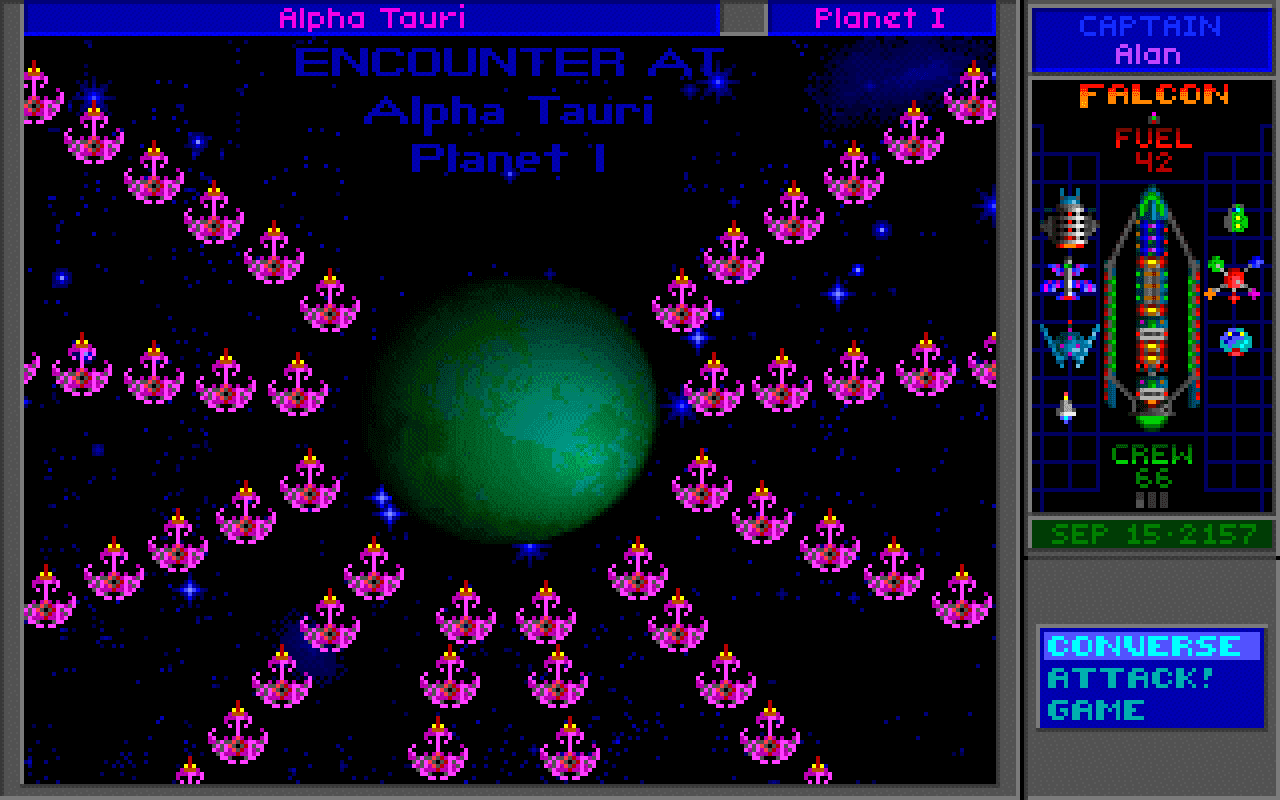The height and width of the screenshot is (800, 1280).
Task: Click the blue shield system icon
Action: point(1068,347)
